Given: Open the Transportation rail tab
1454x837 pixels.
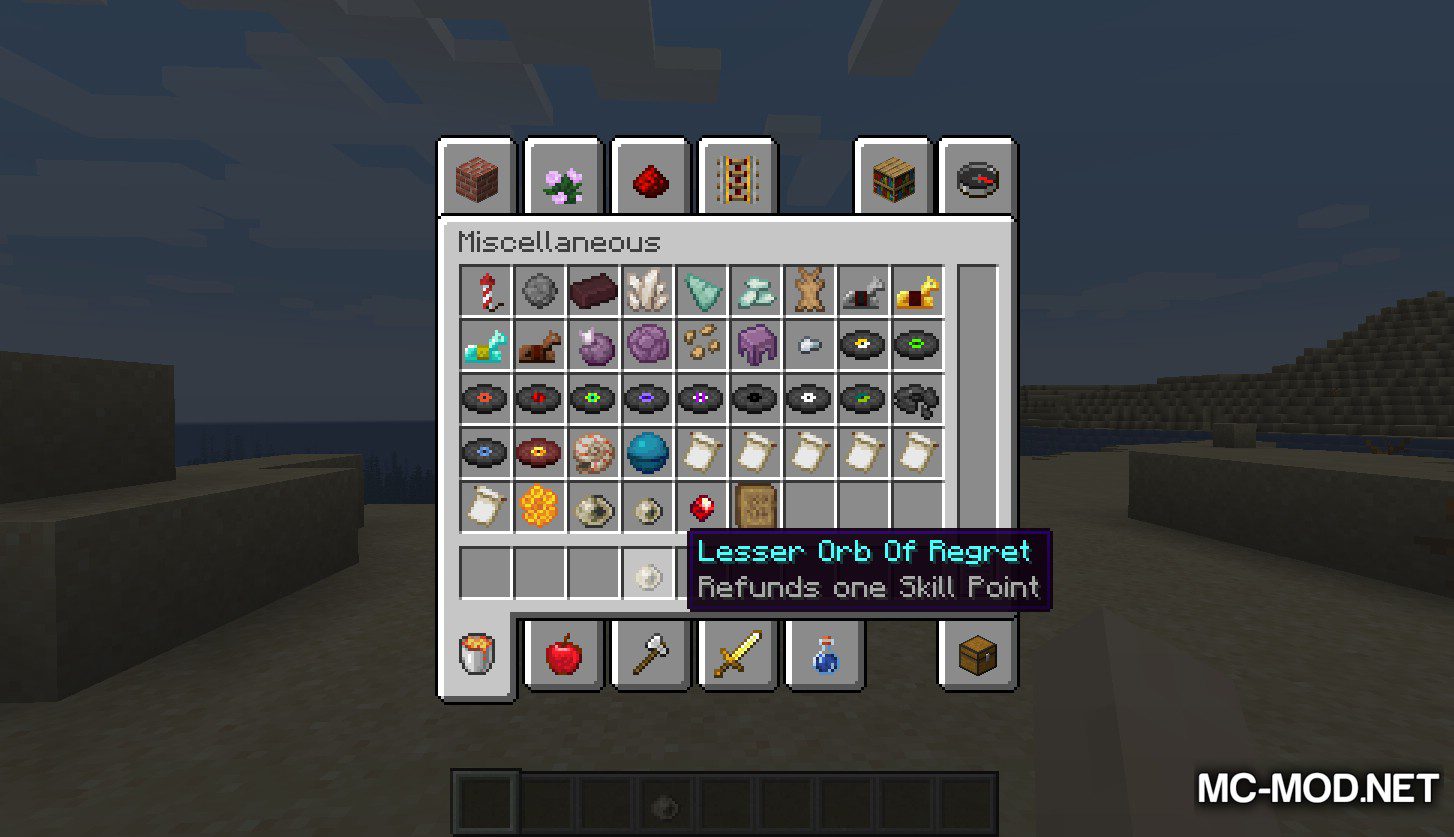Looking at the screenshot, I should tap(736, 179).
